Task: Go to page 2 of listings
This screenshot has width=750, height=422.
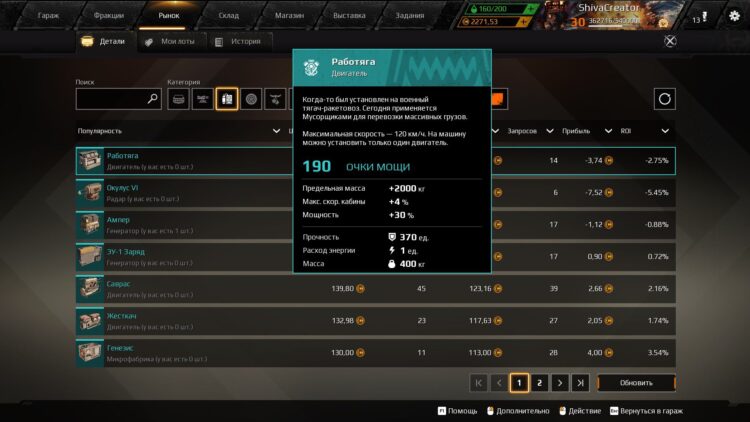Action: [x=539, y=383]
